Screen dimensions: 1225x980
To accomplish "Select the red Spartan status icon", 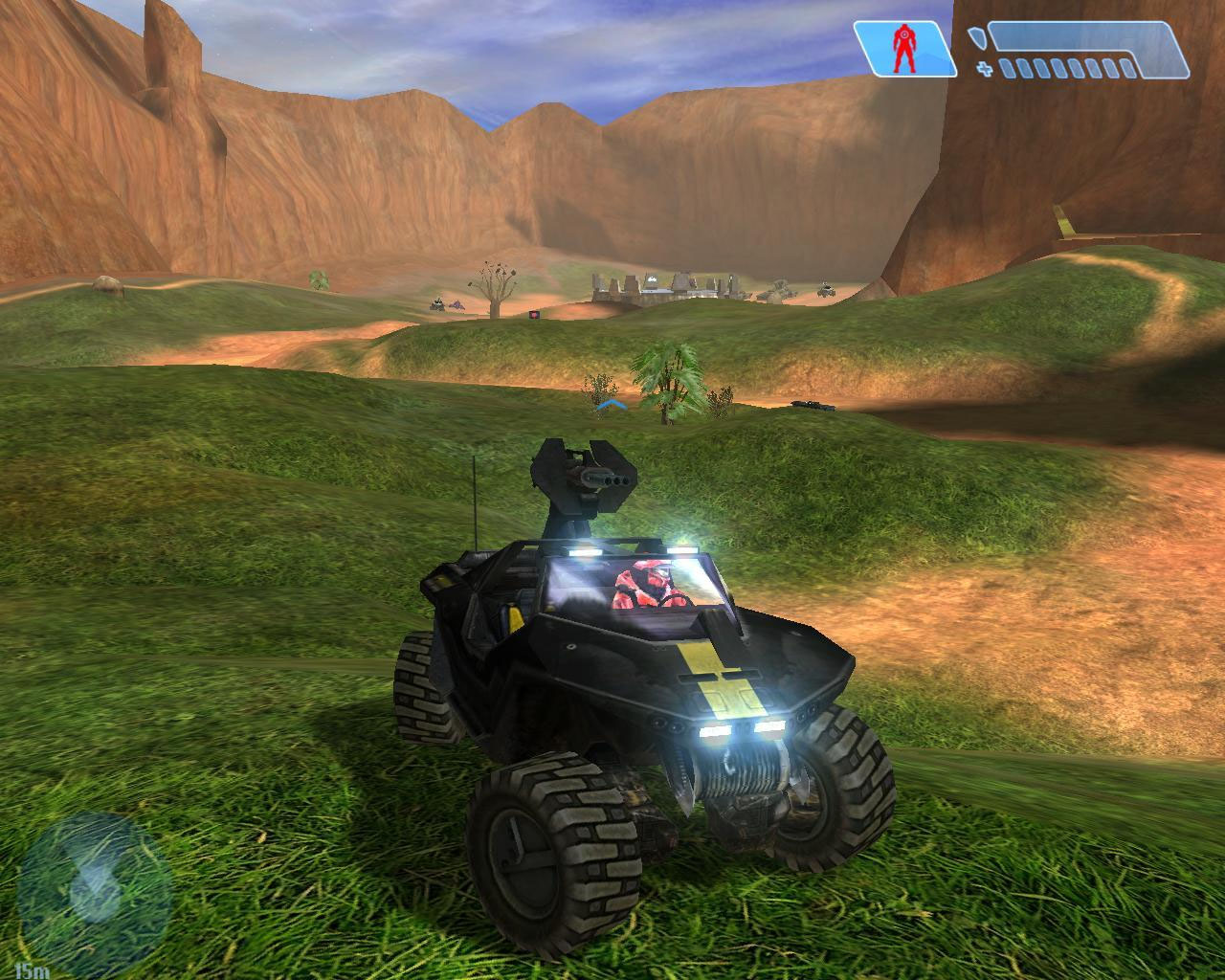I will click(902, 50).
